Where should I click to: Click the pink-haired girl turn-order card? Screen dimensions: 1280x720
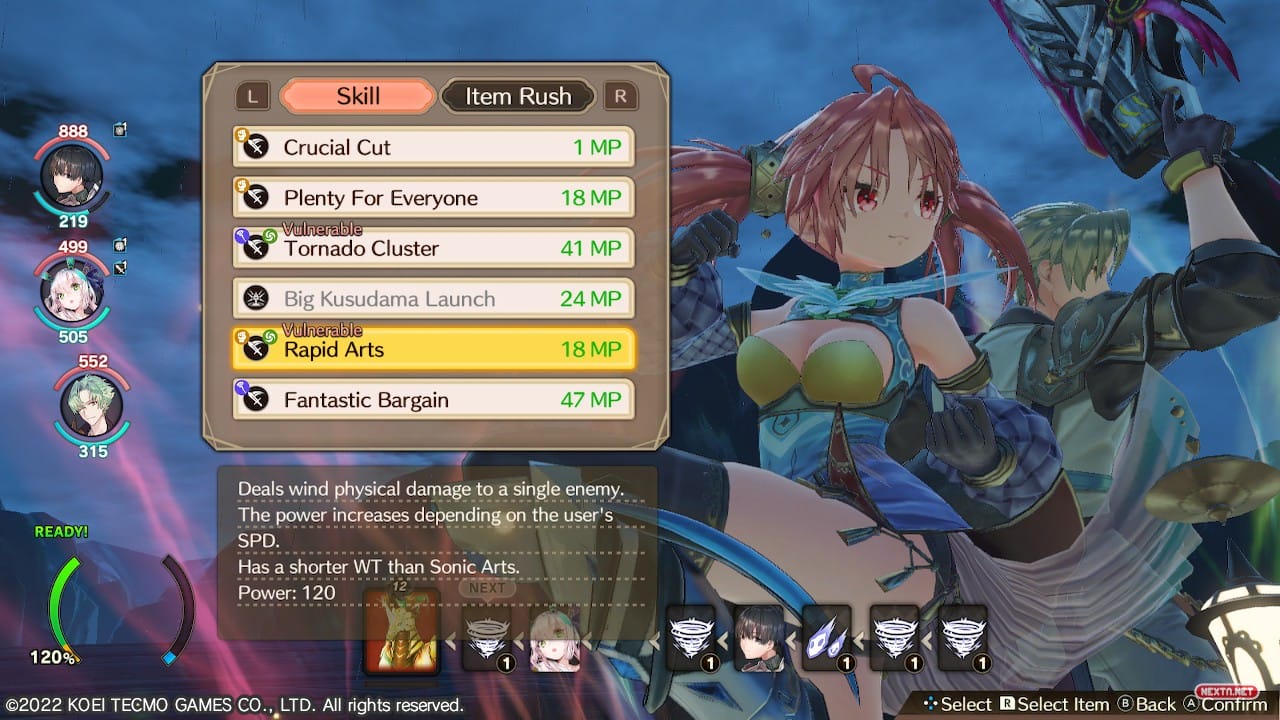[554, 638]
